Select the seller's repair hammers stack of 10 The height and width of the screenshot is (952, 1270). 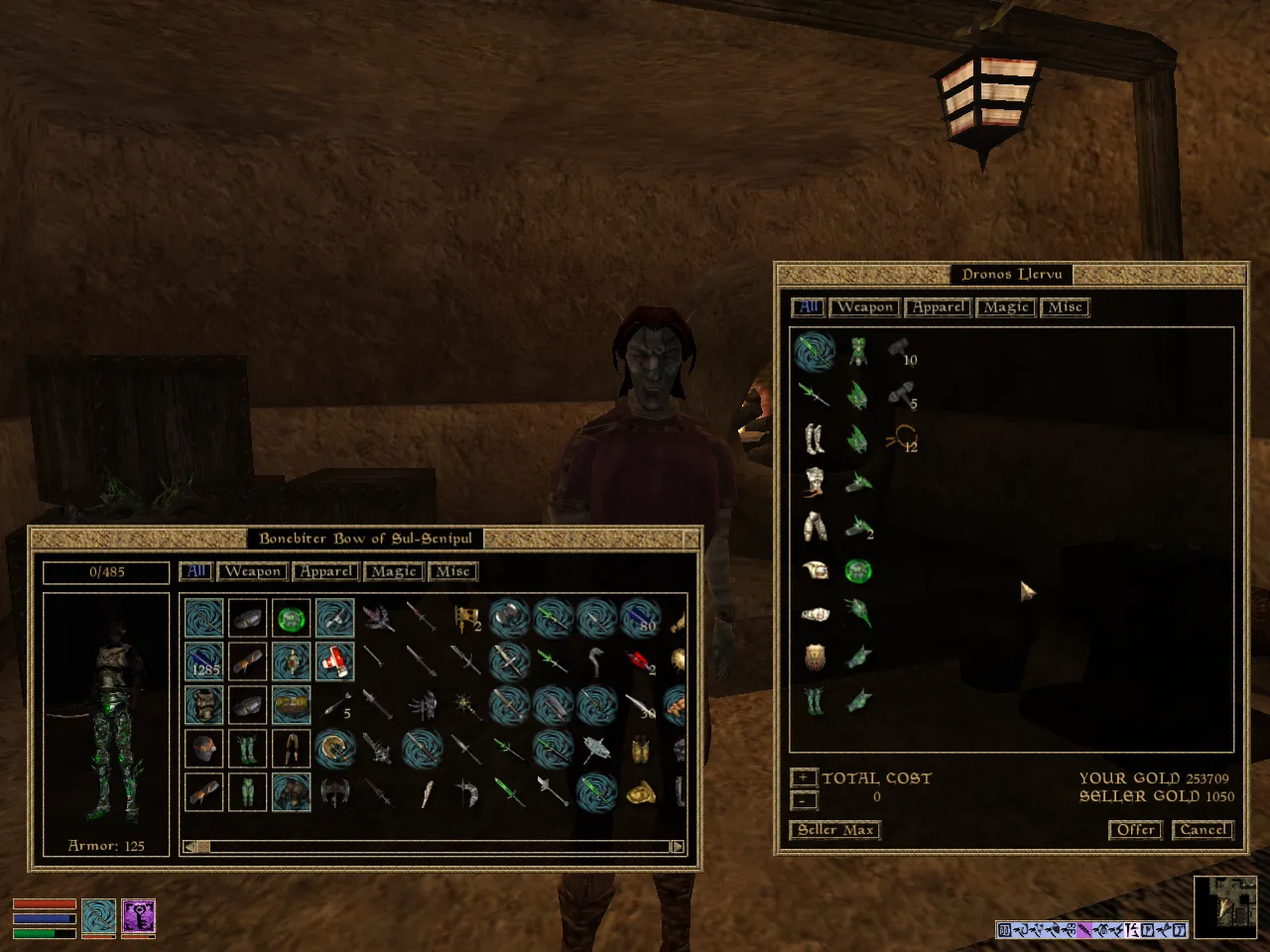[901, 351]
